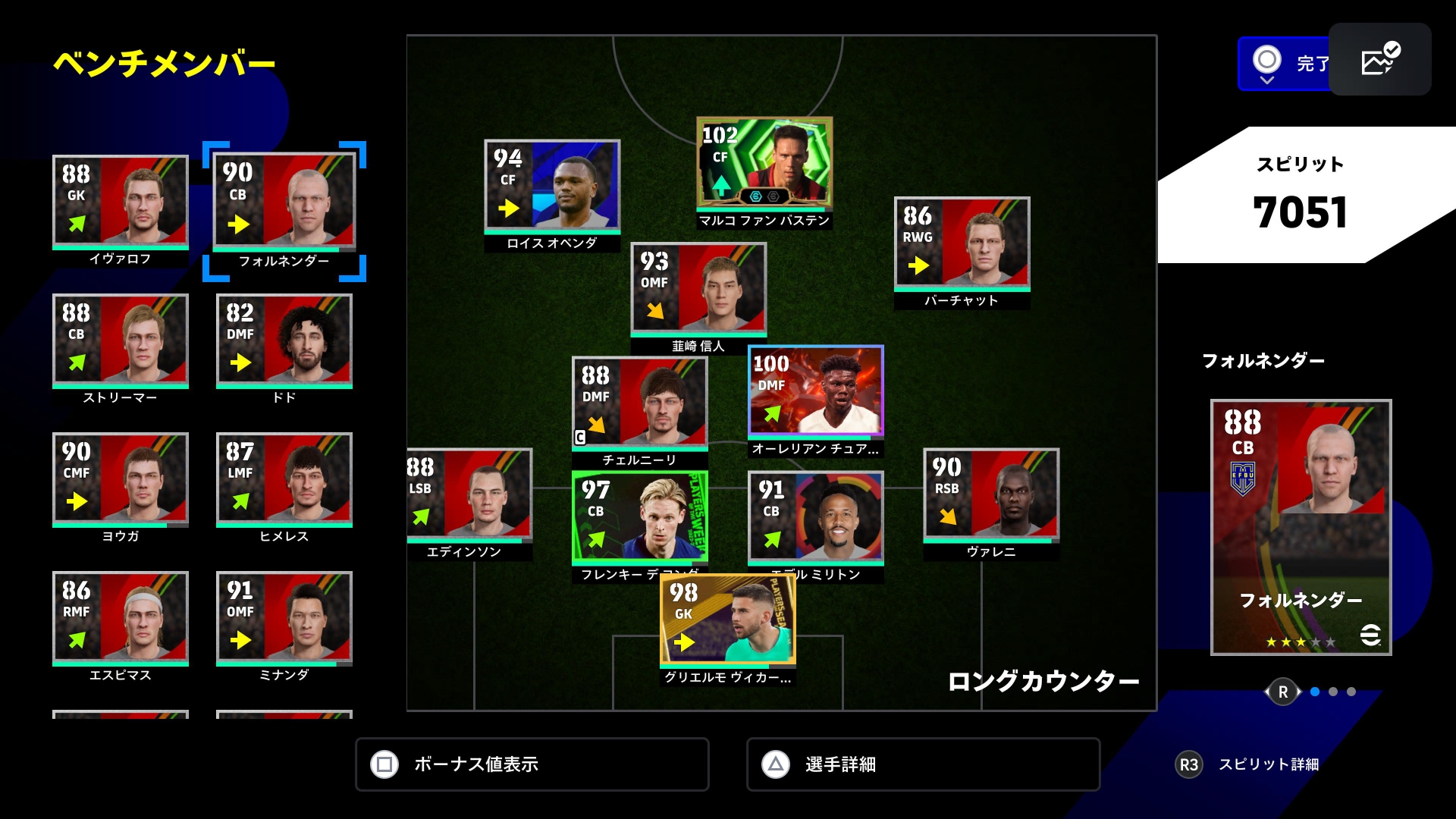Select right back ヴァレニ card
The height and width of the screenshot is (819, 1456).
point(990,495)
